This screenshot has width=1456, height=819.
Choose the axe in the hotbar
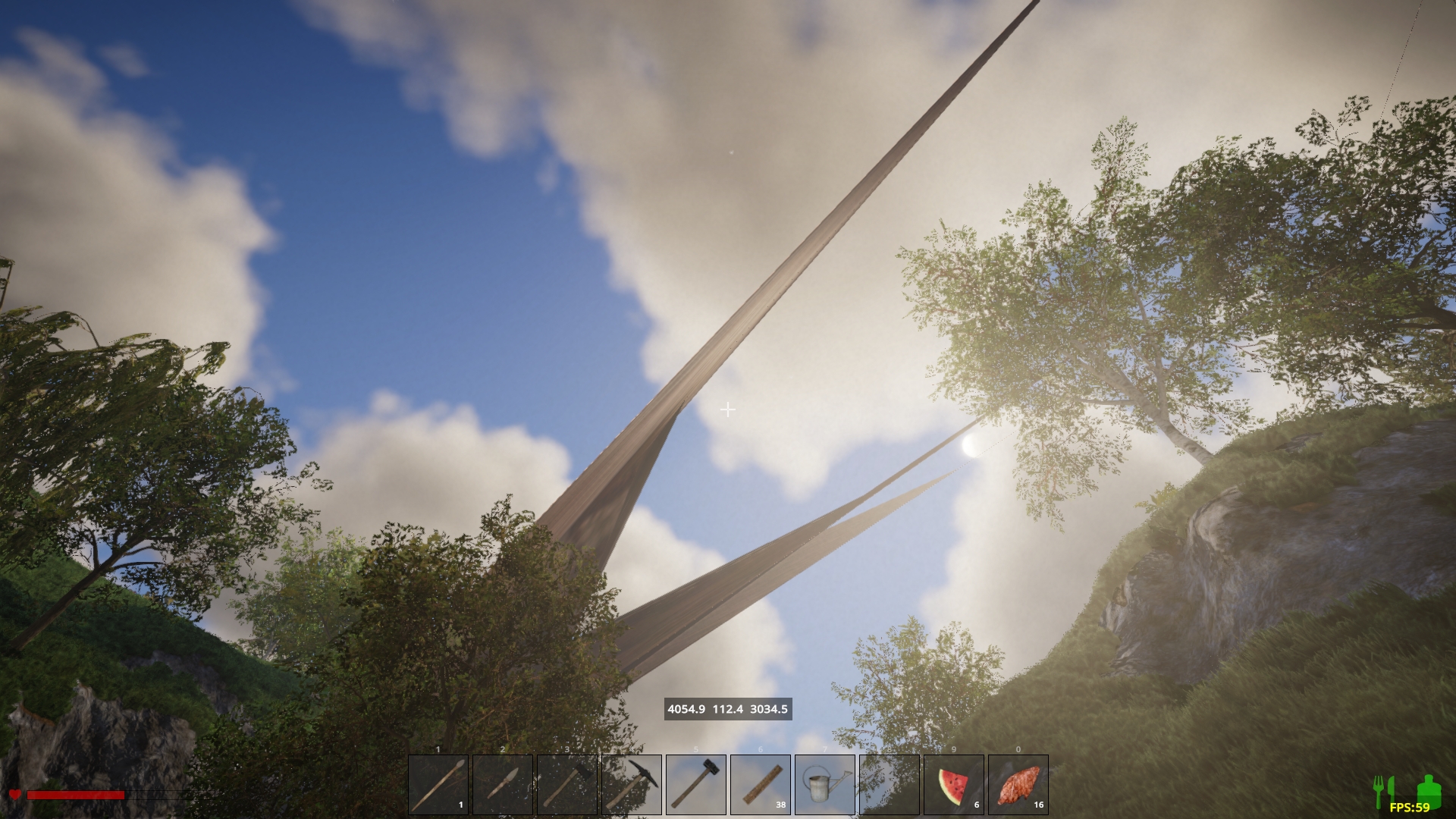(567, 784)
